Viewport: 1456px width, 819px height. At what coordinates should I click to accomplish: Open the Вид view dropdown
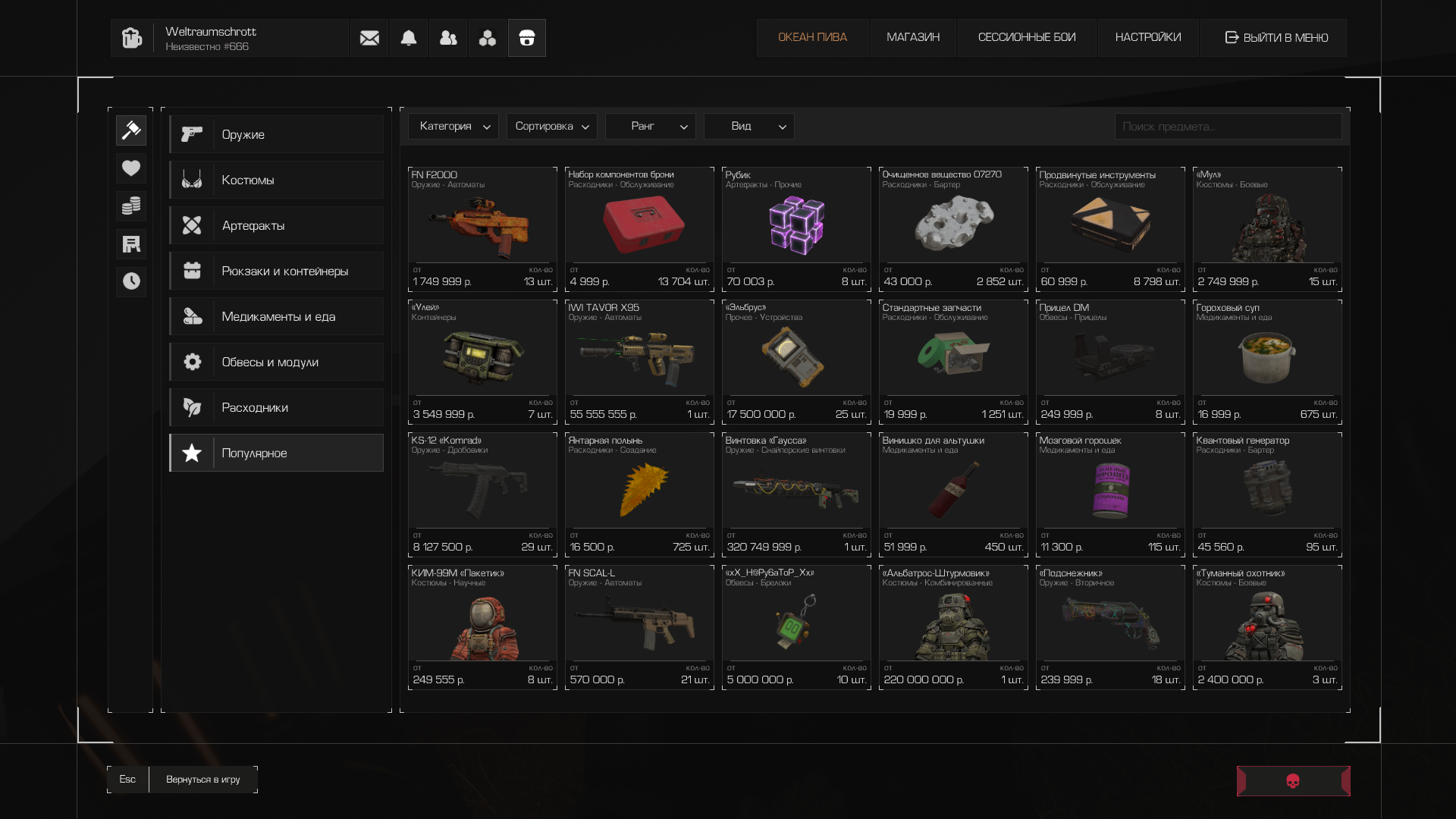click(749, 126)
